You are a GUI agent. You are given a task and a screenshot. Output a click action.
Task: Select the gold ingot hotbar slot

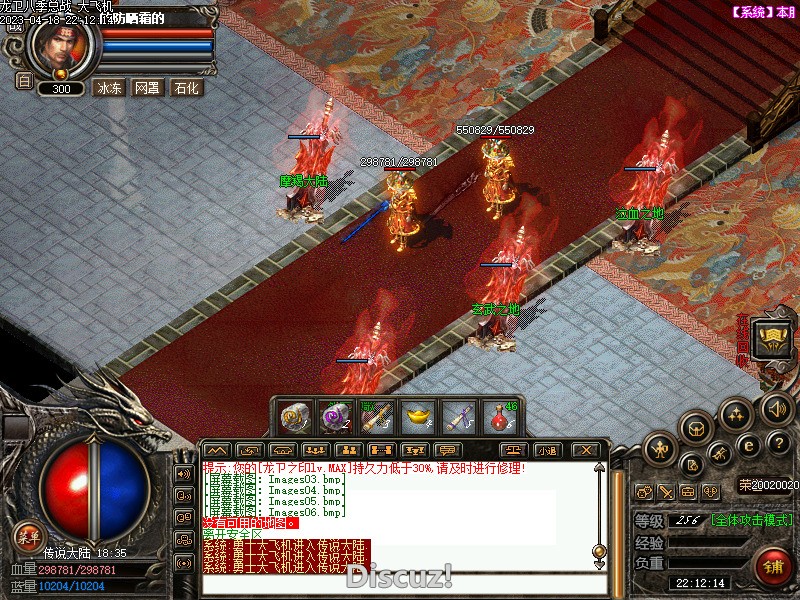point(417,417)
